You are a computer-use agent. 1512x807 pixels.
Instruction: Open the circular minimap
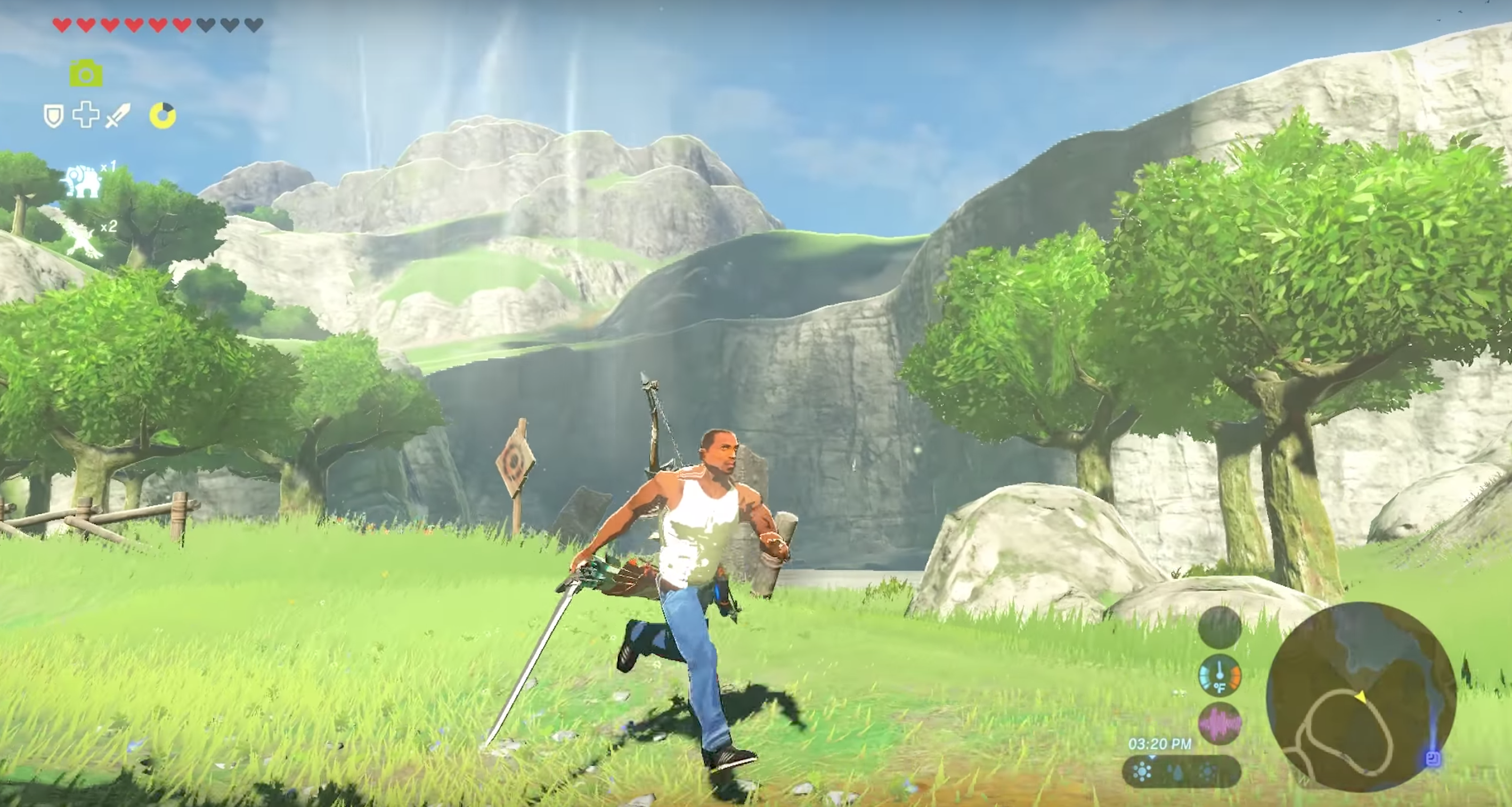[1361, 697]
